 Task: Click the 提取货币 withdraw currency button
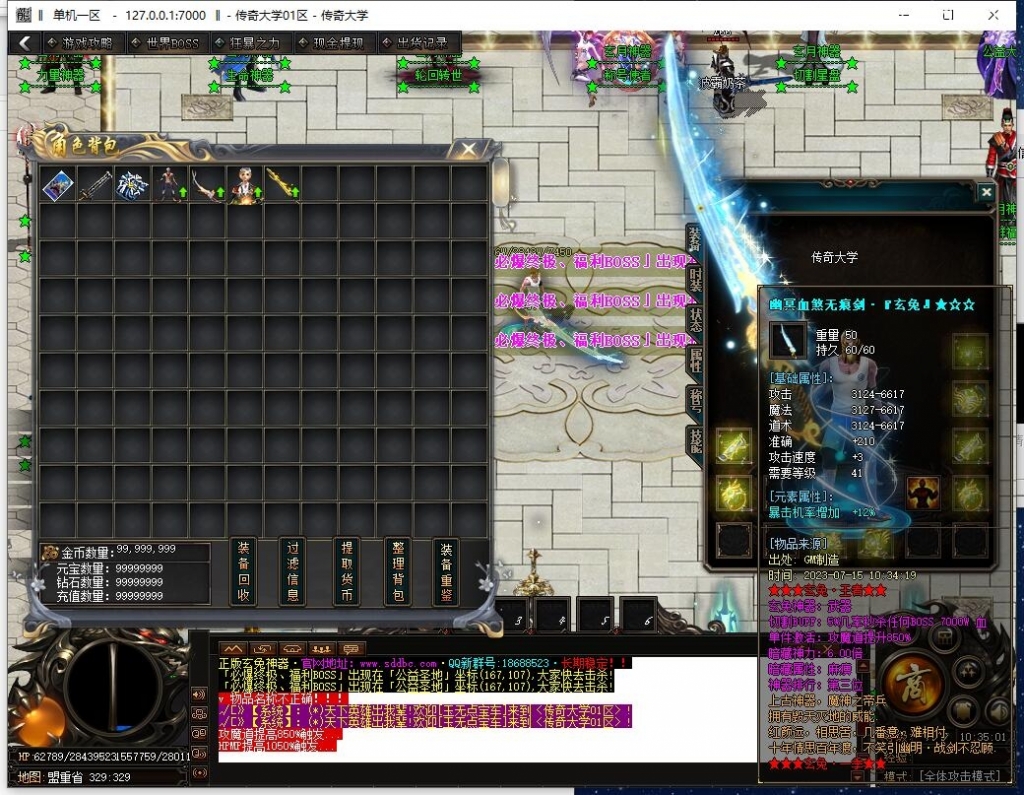pyautogui.click(x=346, y=572)
